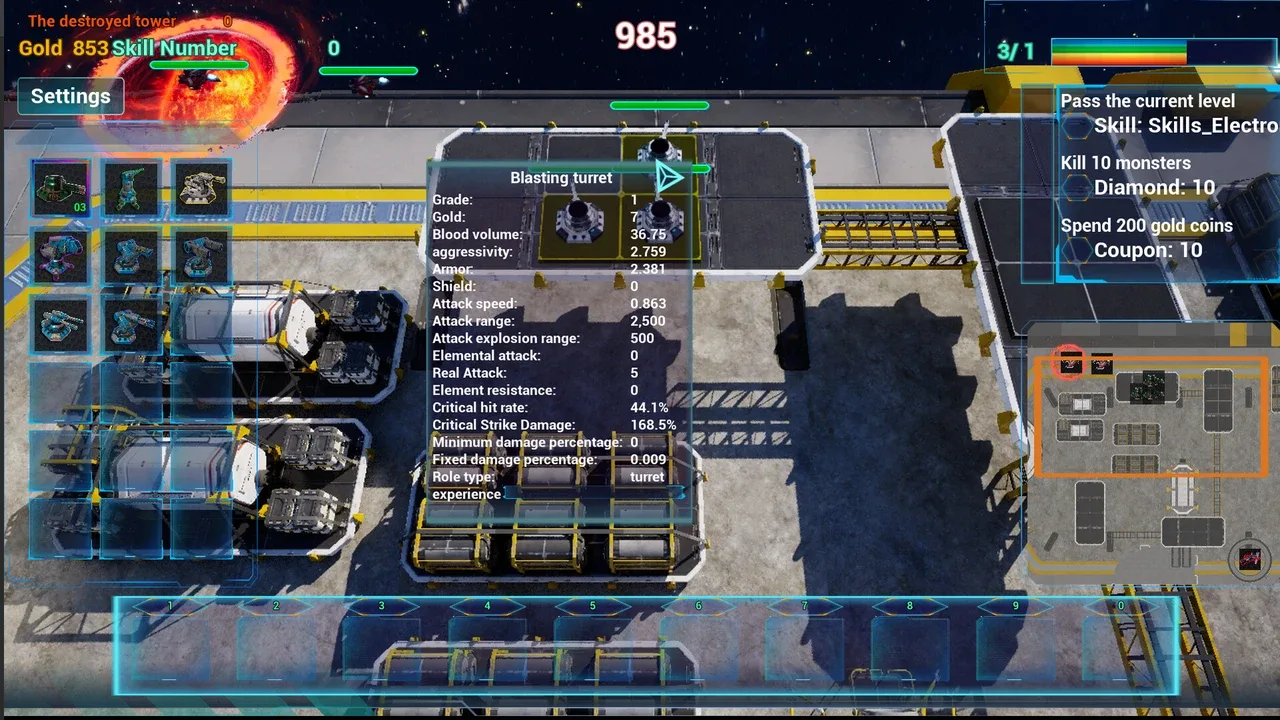Select the "Kill 10 monsters" objective

point(1125,163)
